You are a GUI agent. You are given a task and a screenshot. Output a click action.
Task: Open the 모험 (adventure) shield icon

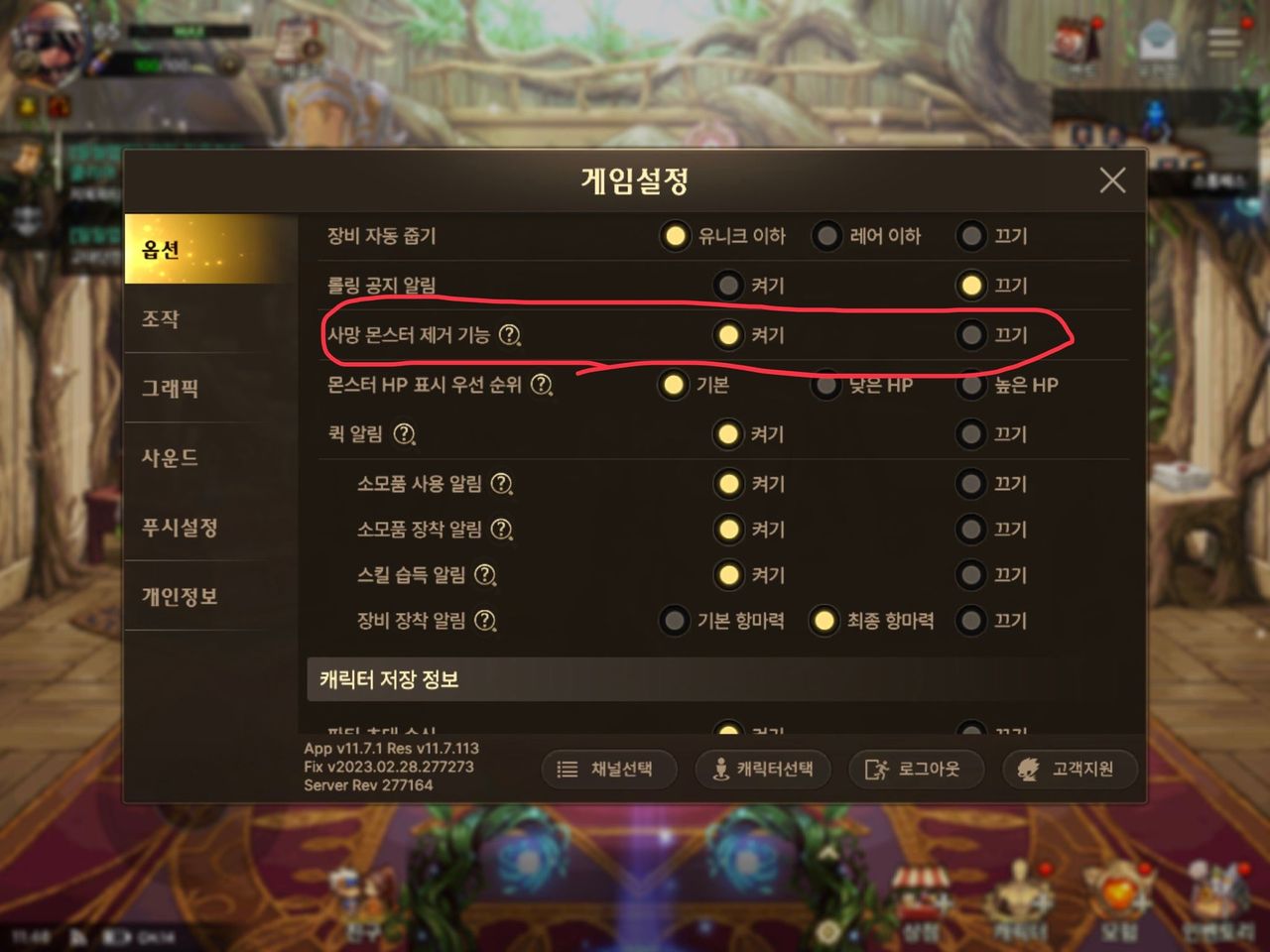(1121, 895)
